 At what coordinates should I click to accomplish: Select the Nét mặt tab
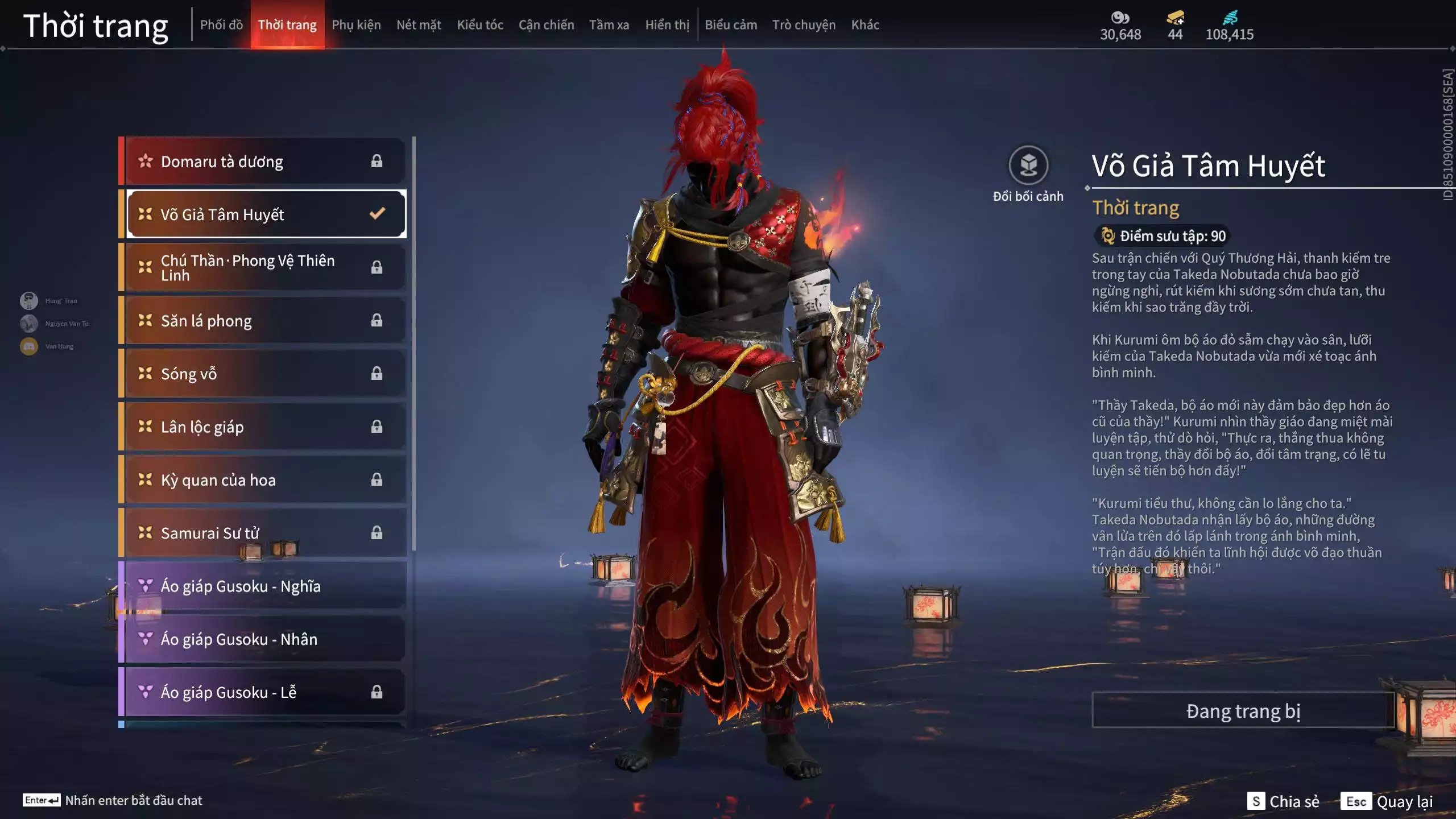pyautogui.click(x=419, y=25)
